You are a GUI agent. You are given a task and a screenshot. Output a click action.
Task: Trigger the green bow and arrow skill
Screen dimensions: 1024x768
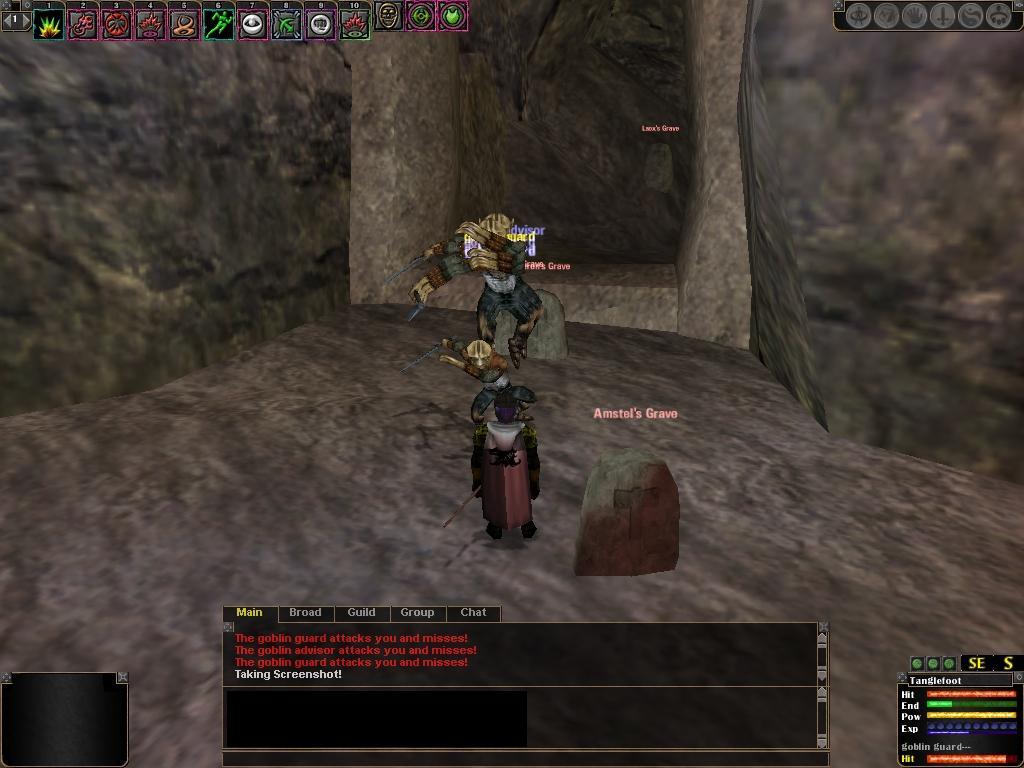pos(286,24)
